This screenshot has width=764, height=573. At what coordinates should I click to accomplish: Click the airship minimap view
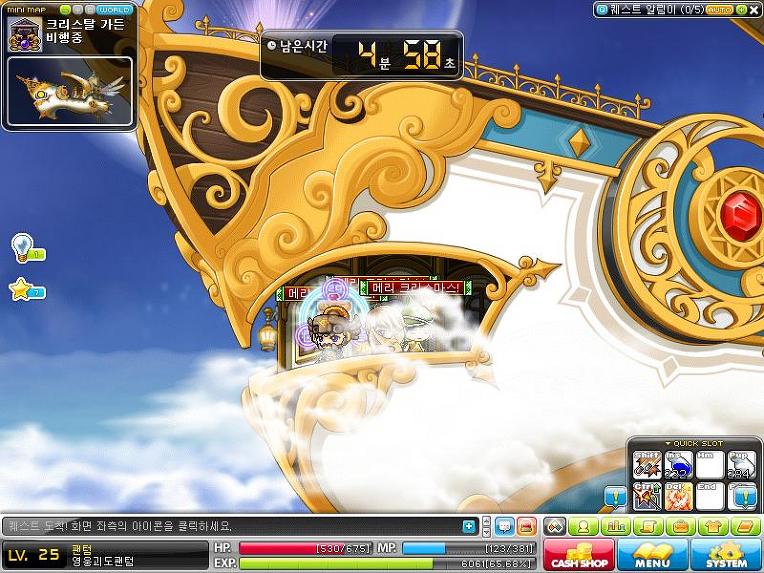[70, 91]
